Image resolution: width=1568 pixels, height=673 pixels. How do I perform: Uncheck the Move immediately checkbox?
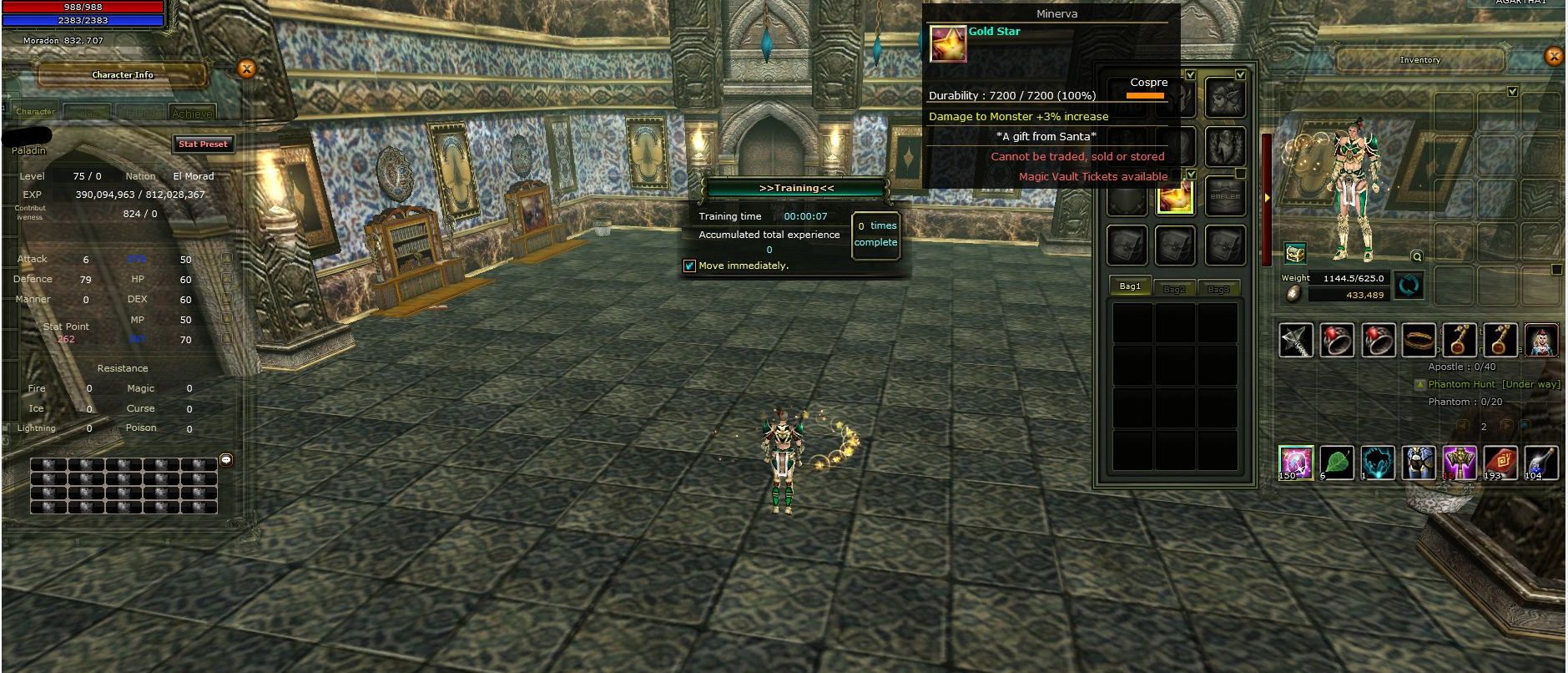click(689, 265)
